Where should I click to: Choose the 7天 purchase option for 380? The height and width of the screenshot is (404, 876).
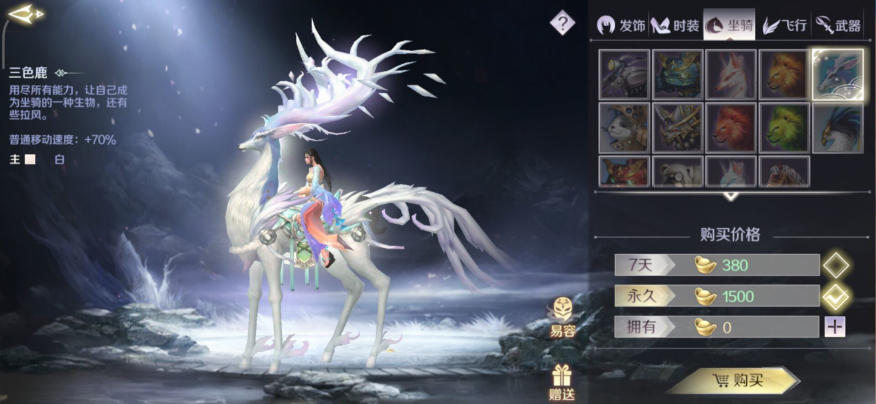click(x=835, y=265)
